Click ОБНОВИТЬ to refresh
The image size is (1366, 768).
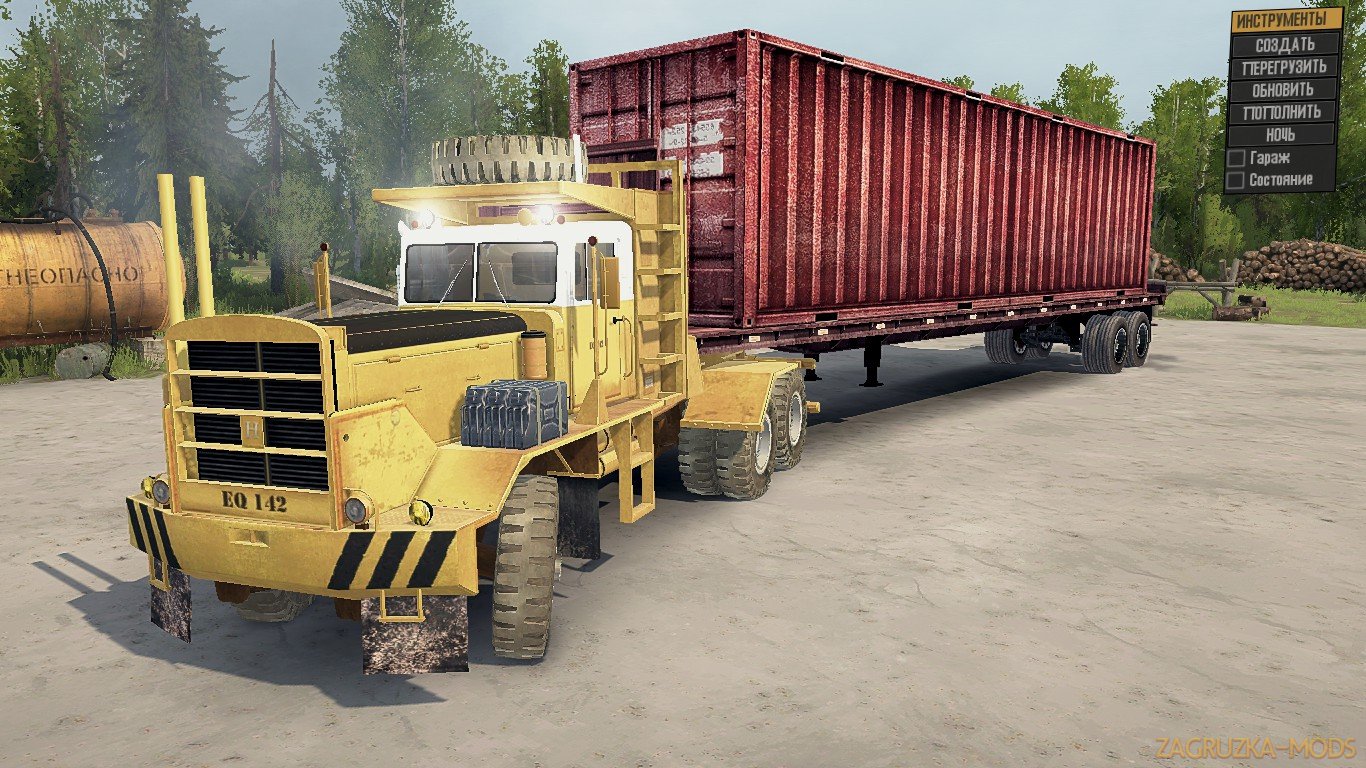1285,87
